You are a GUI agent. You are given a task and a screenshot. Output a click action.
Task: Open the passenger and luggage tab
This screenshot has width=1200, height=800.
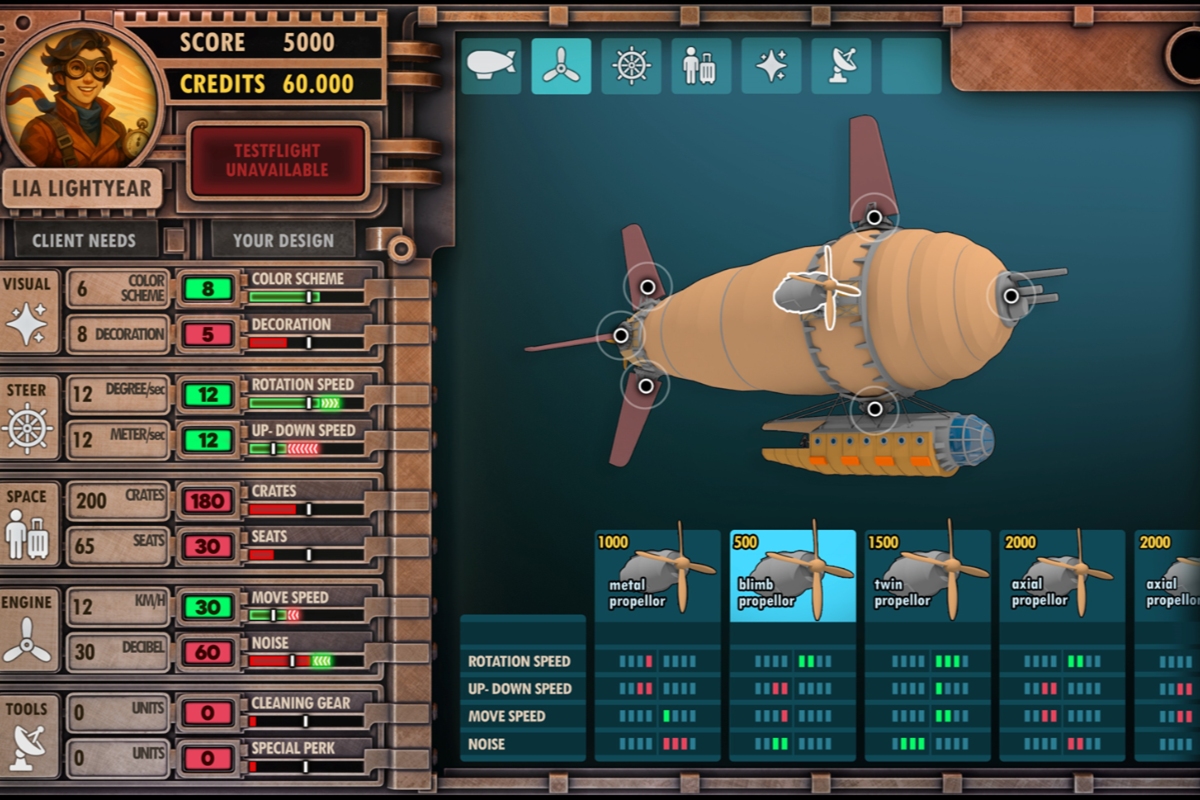pos(701,66)
